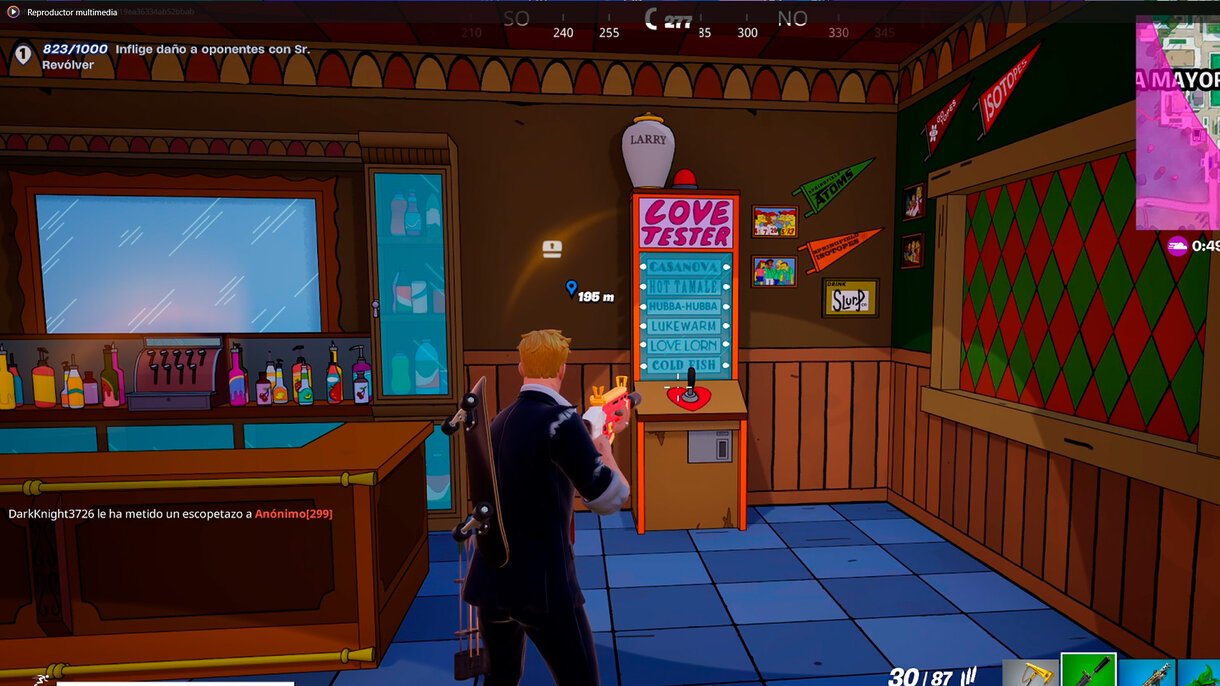Viewport: 1220px width, 686px height.
Task: Choose the blue assault rifle slot
Action: (x=1147, y=673)
